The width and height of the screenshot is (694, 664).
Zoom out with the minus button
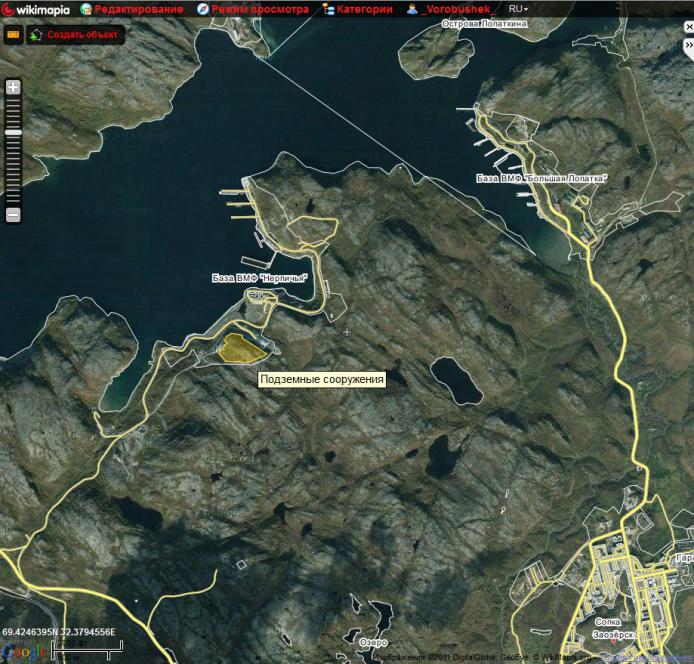click(x=13, y=215)
